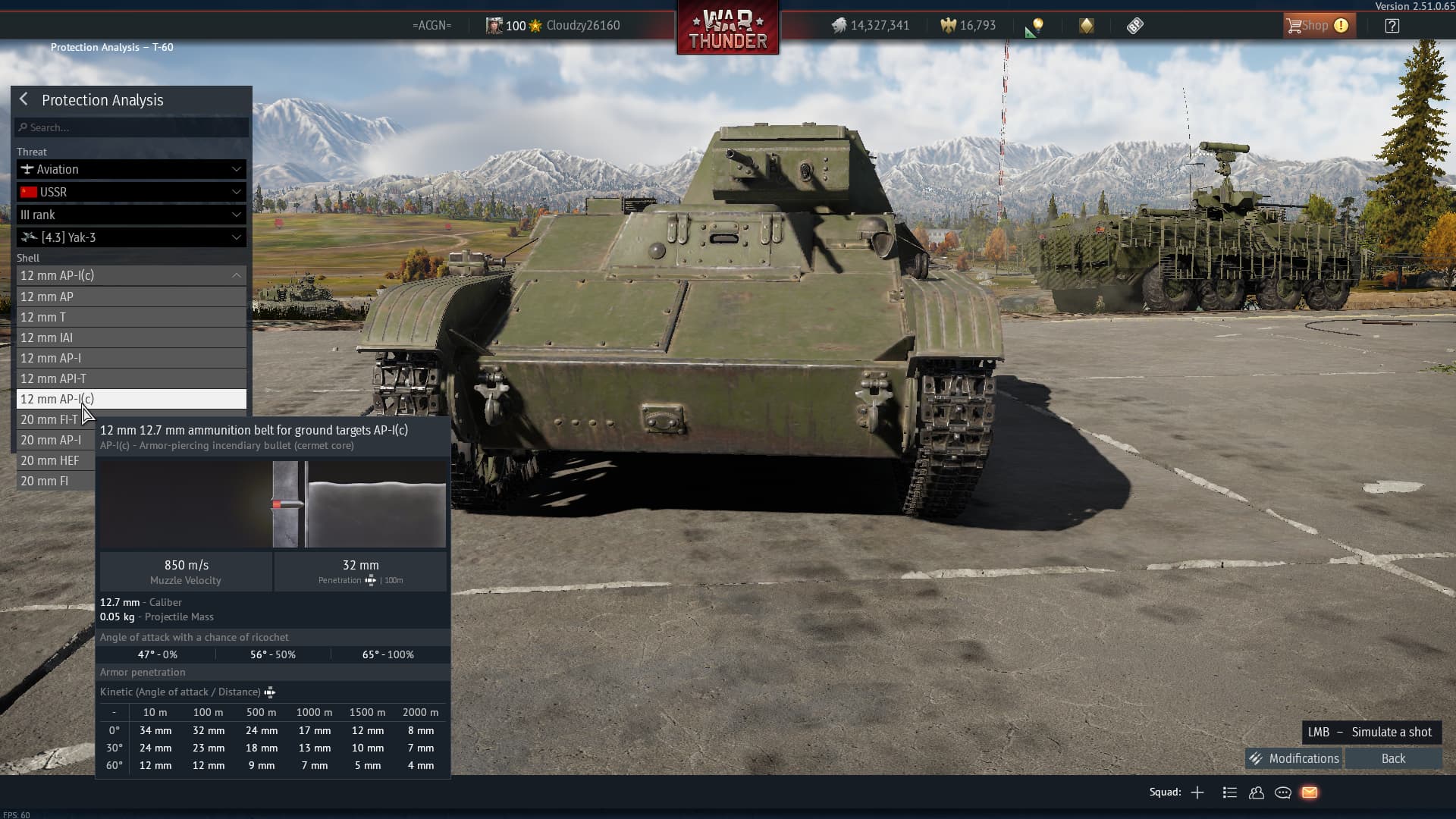Open the Shop

pos(1317,26)
